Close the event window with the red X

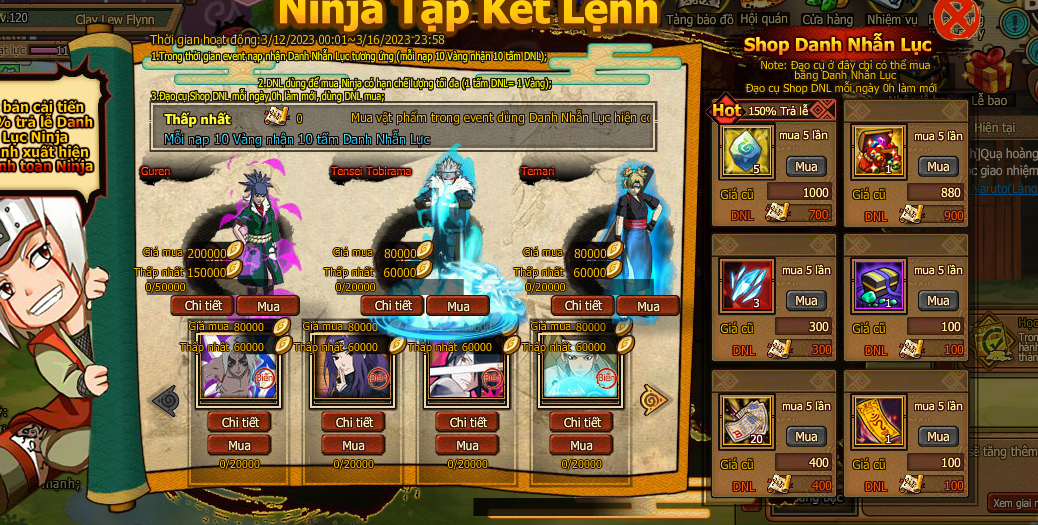click(x=956, y=18)
